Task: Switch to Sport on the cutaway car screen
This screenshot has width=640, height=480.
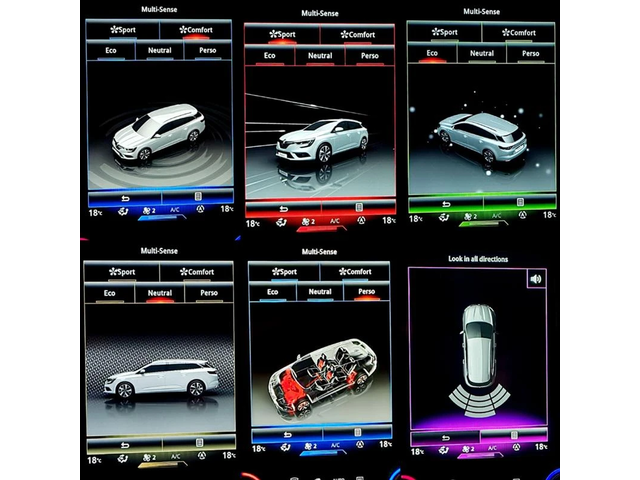Action: pyautogui.click(x=285, y=271)
